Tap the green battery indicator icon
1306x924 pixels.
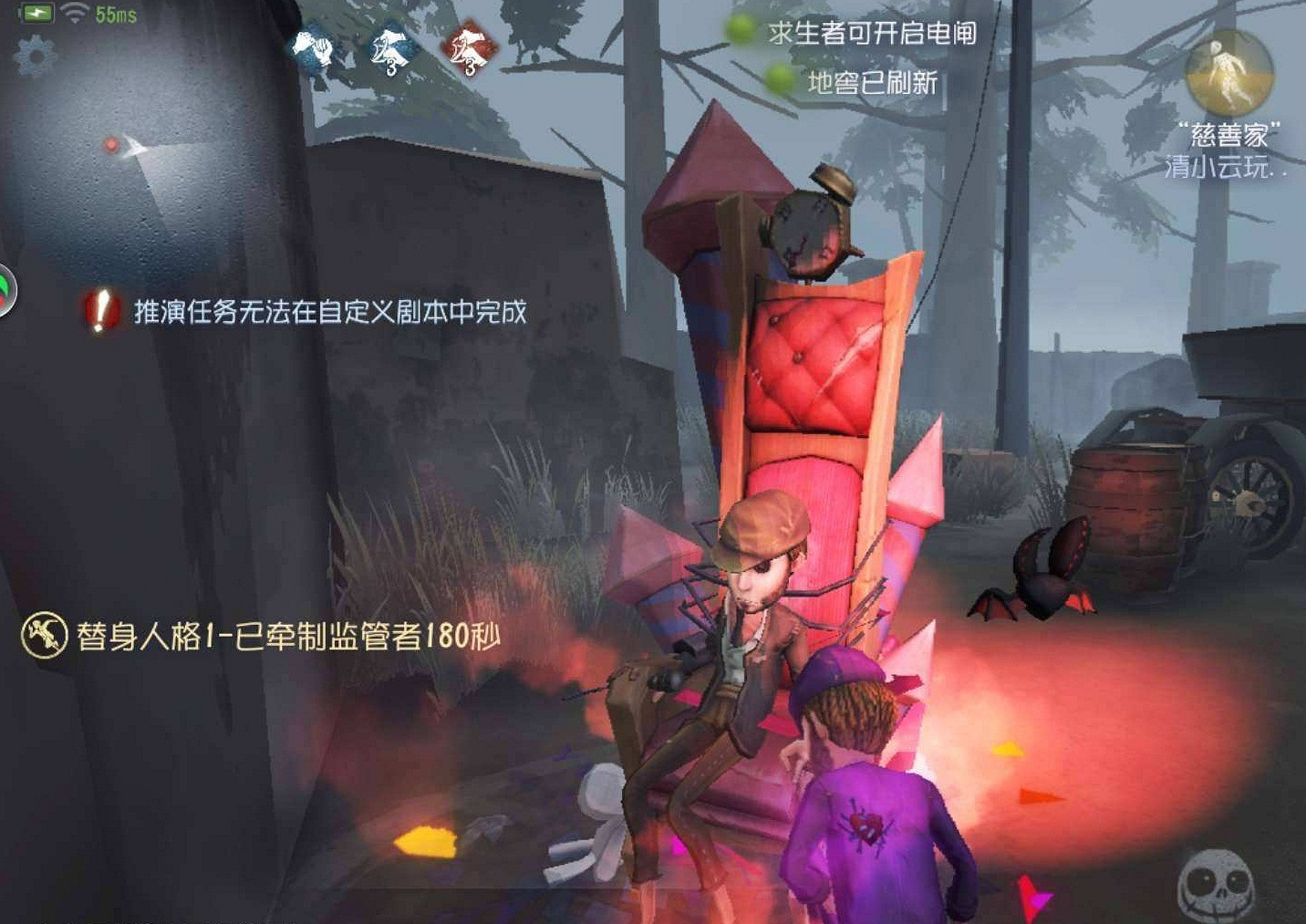[36, 12]
